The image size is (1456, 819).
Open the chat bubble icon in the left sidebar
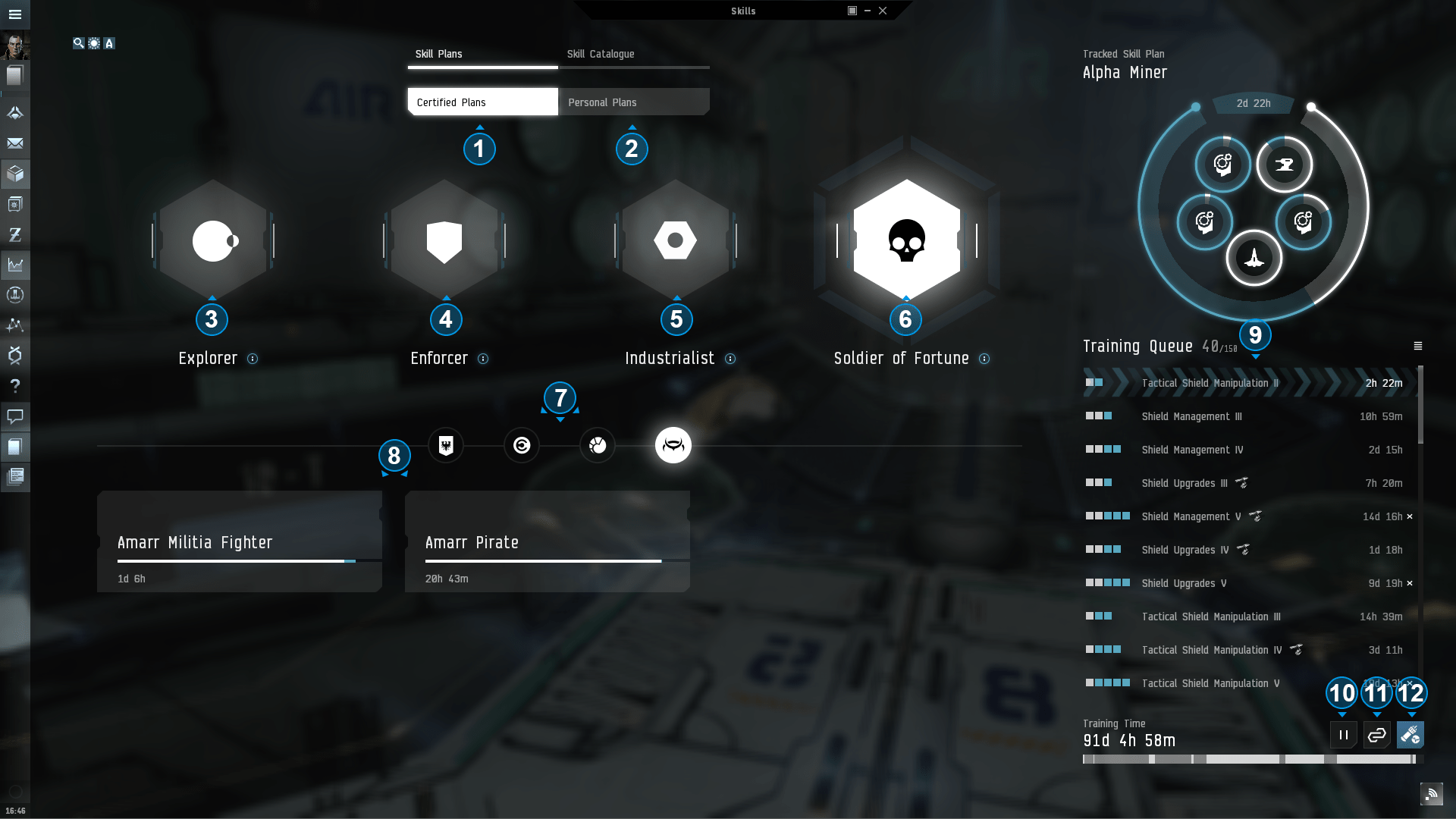point(15,416)
